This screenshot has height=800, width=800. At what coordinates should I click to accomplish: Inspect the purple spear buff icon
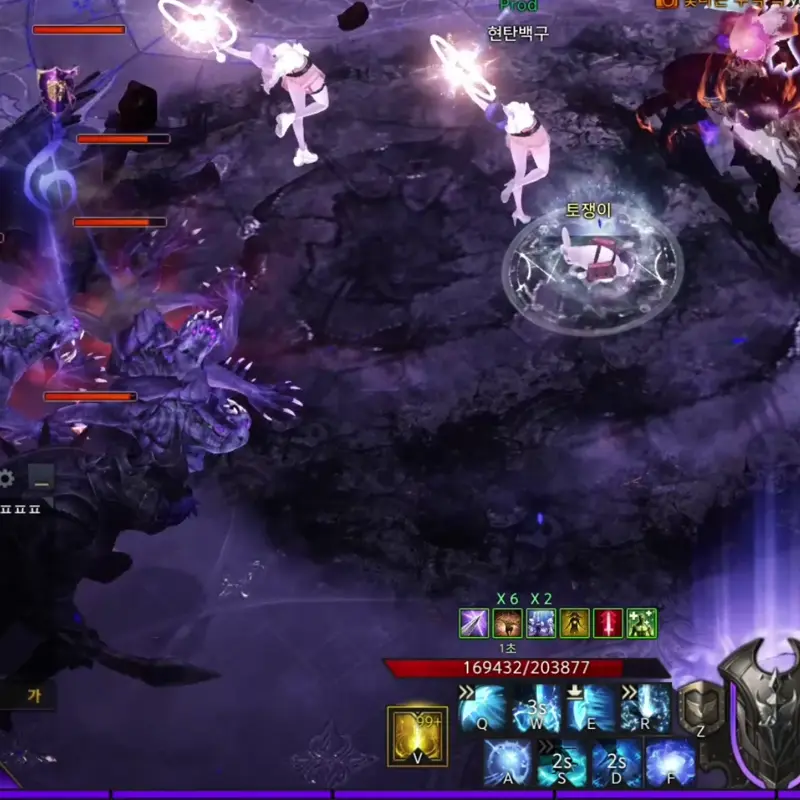point(473,623)
